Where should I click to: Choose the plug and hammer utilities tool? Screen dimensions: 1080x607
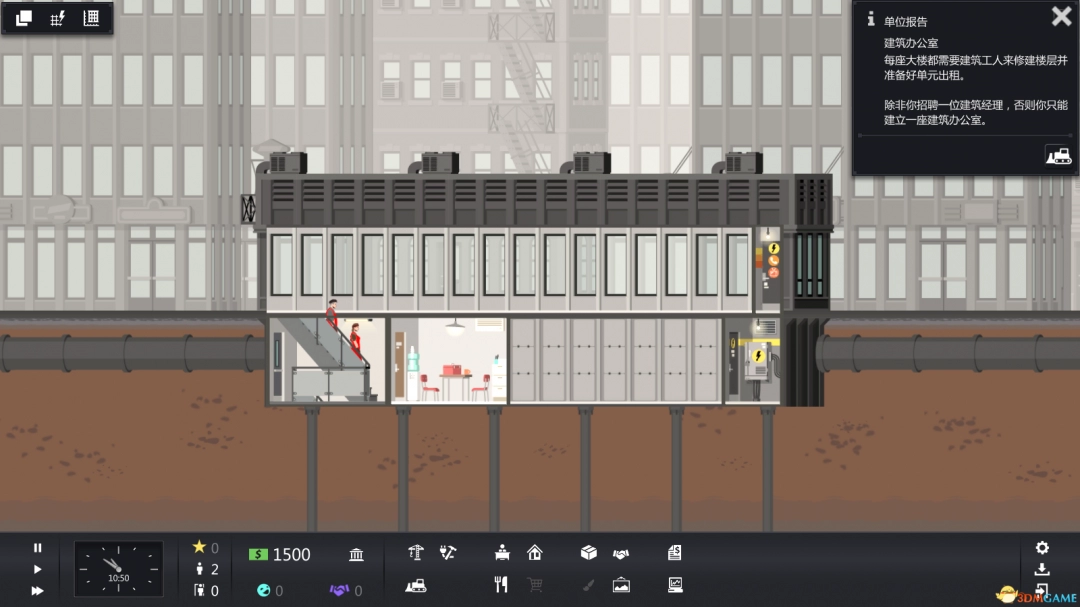coord(448,552)
